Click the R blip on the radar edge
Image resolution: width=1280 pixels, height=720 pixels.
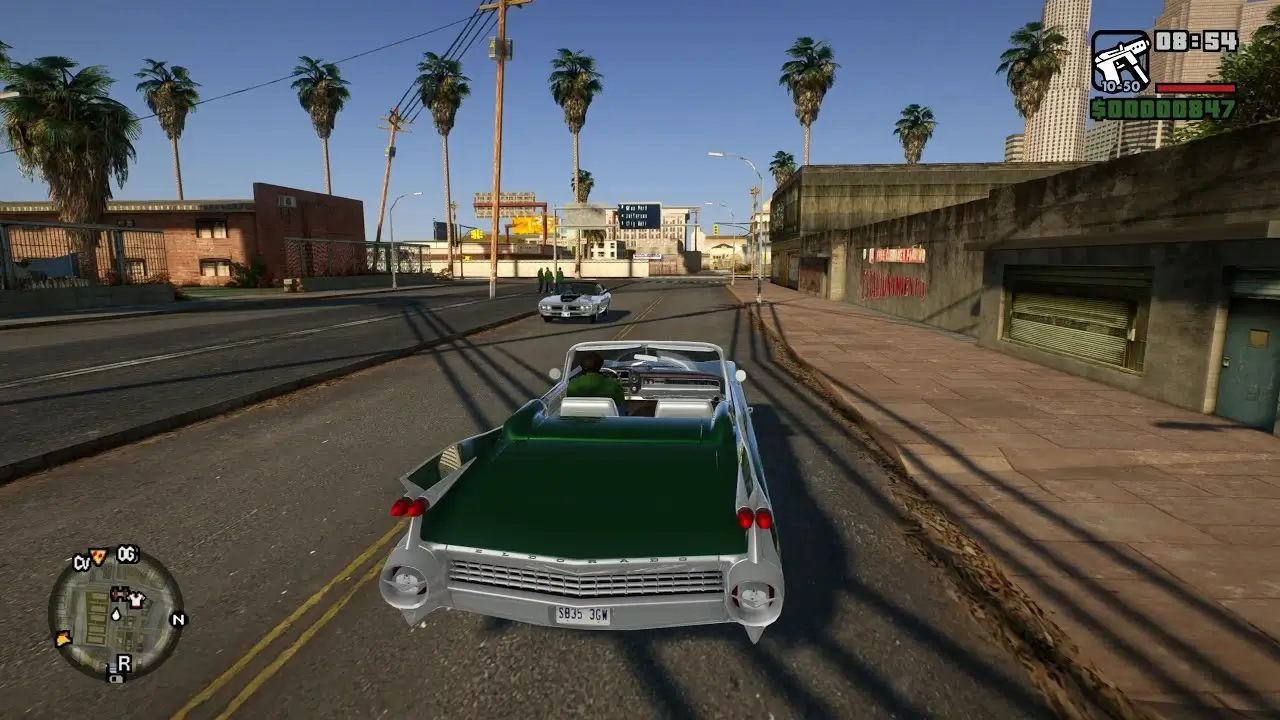pos(124,661)
